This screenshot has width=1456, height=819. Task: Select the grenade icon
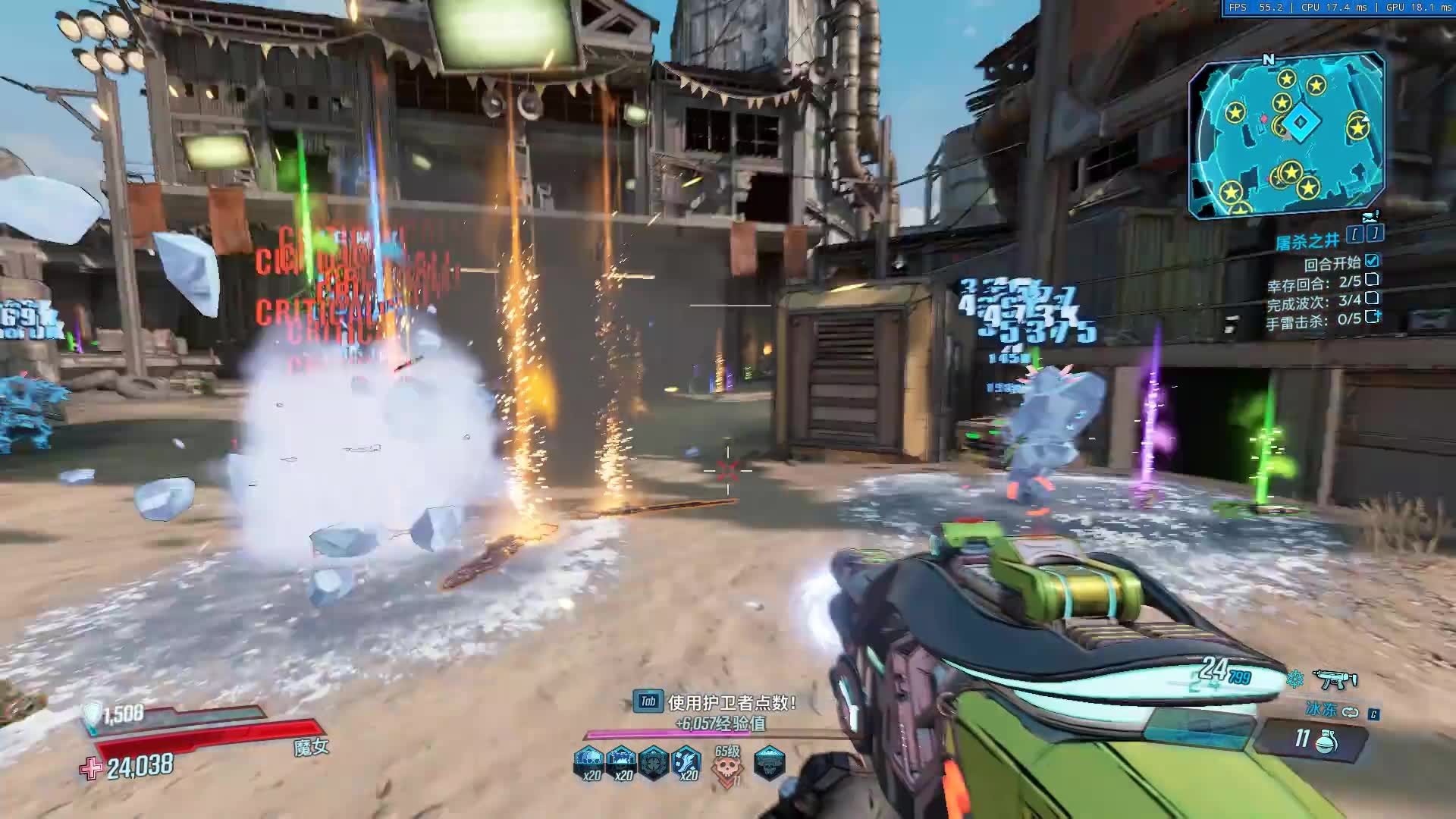1327,740
